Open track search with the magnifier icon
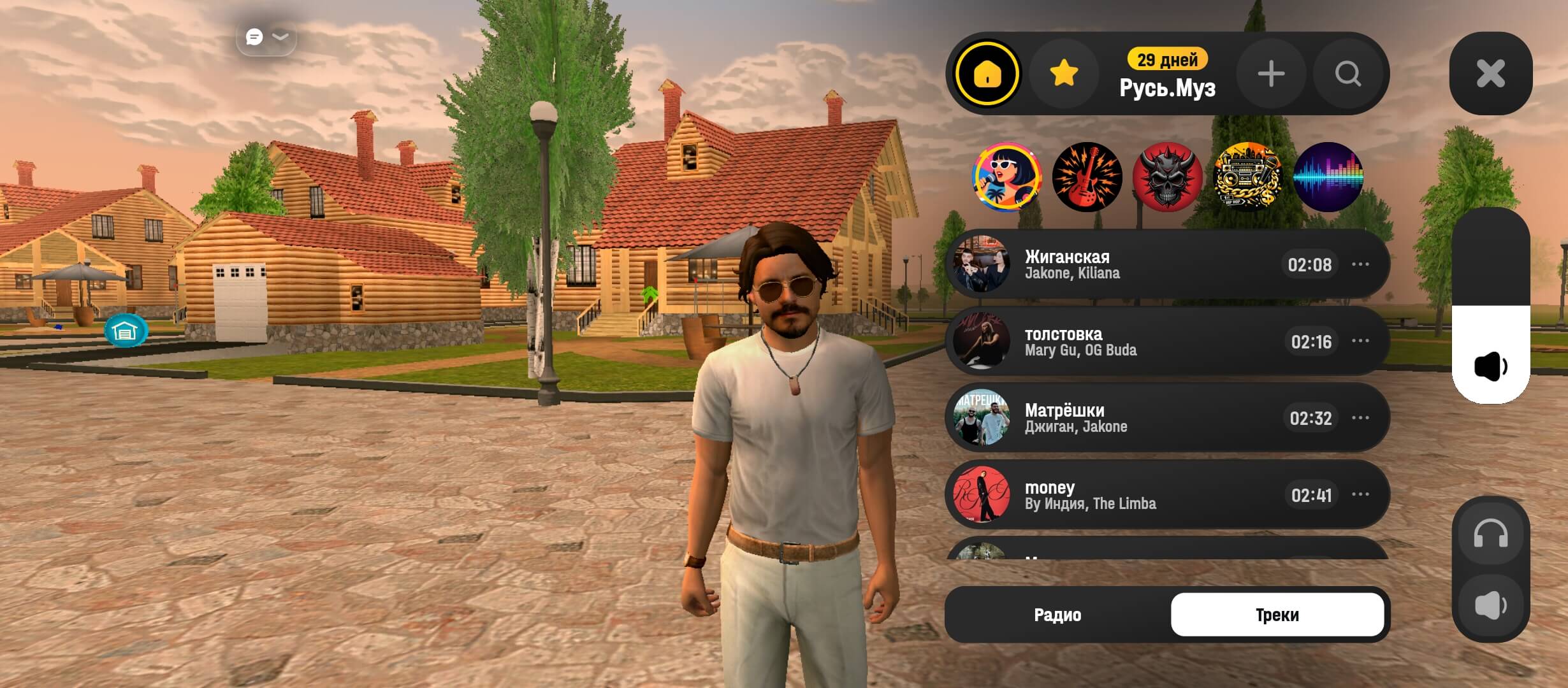Viewport: 1568px width, 688px height. coord(1348,74)
